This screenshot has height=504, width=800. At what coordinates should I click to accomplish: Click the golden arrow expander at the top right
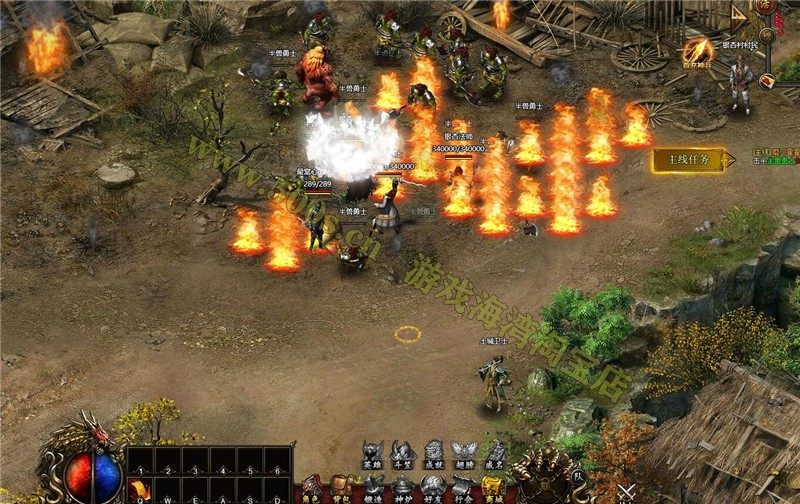(x=739, y=14)
